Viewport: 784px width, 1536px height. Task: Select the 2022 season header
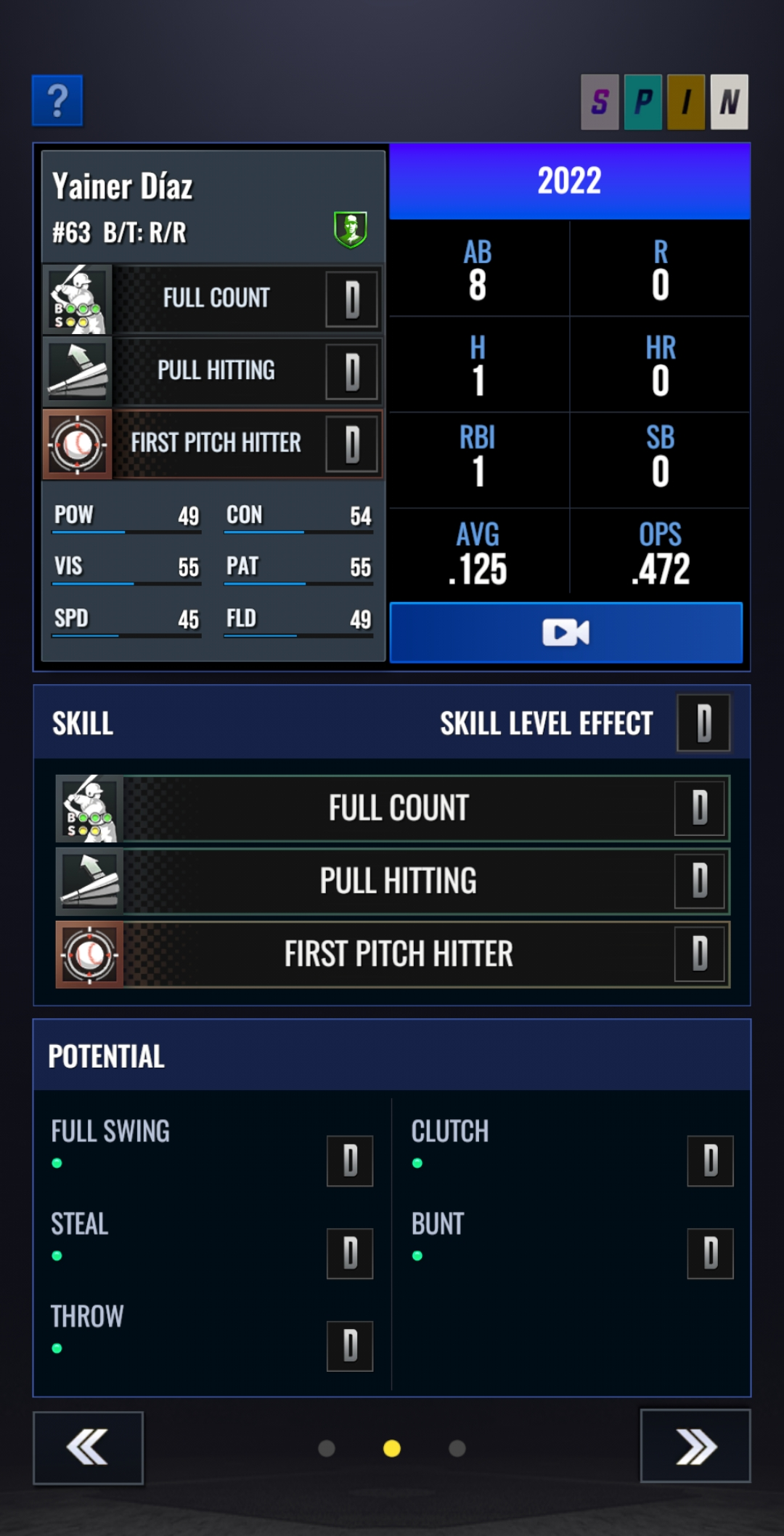tap(570, 182)
